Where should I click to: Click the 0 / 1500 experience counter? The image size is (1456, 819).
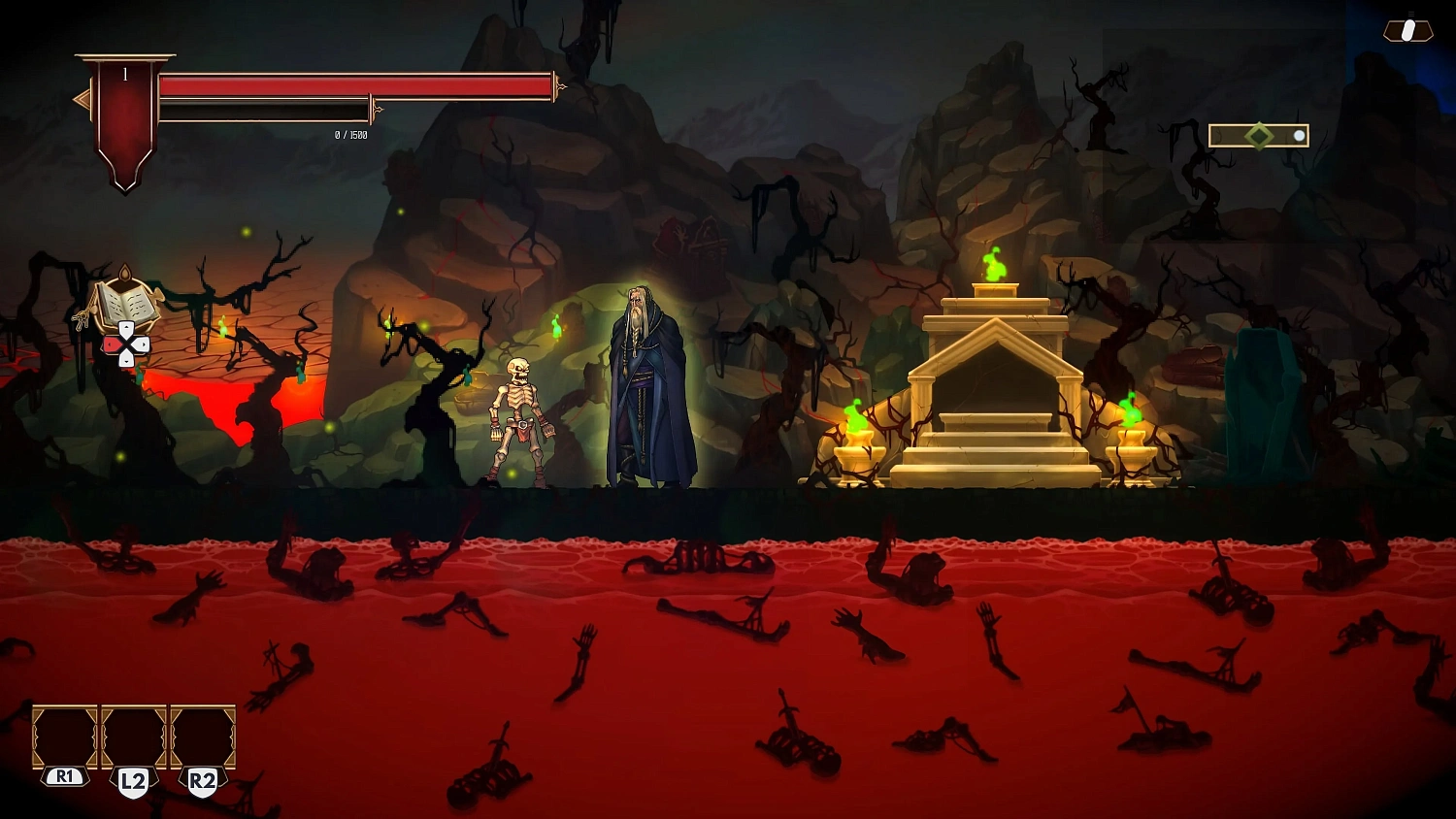(x=349, y=135)
